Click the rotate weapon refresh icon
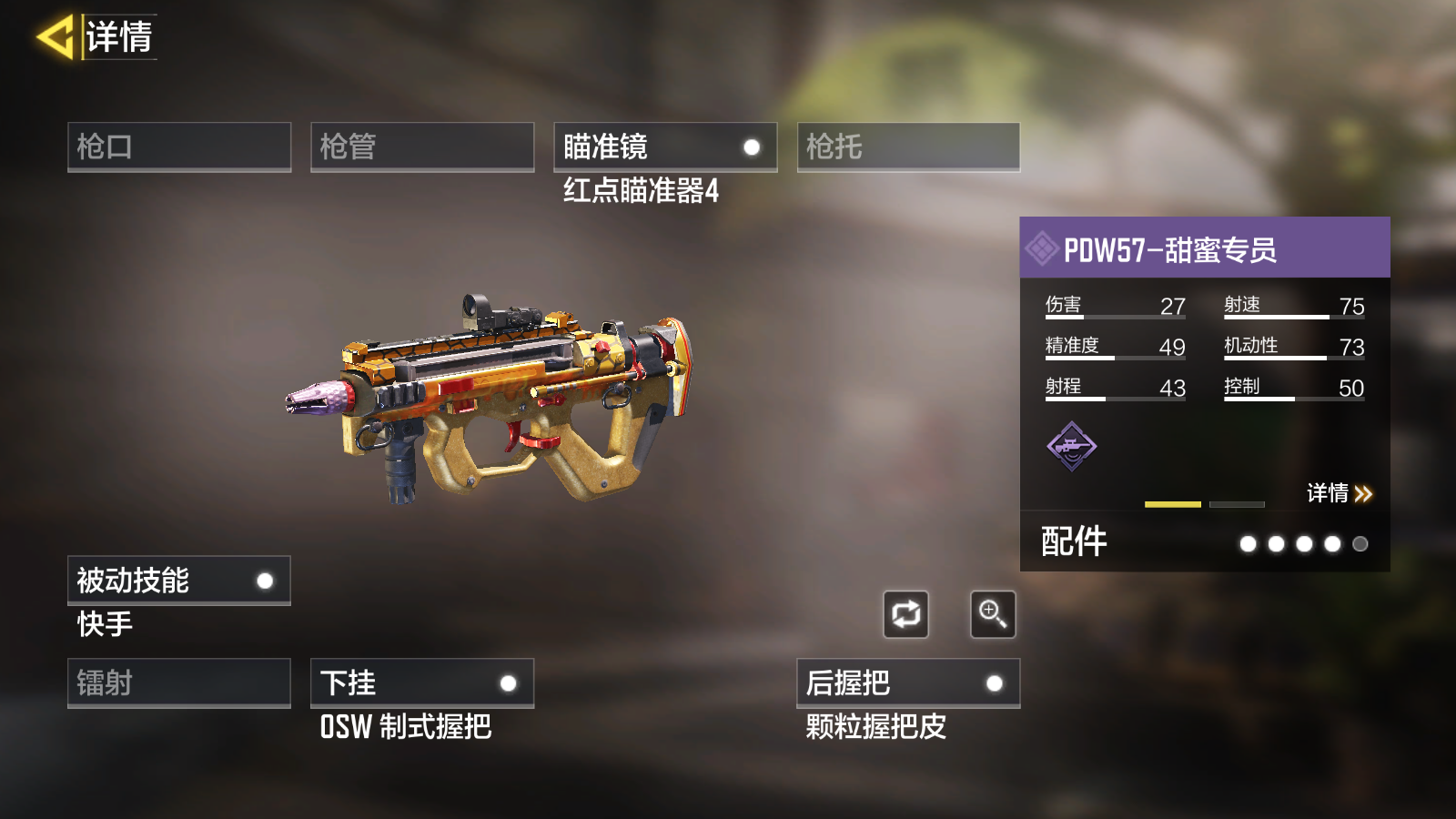 [x=905, y=614]
